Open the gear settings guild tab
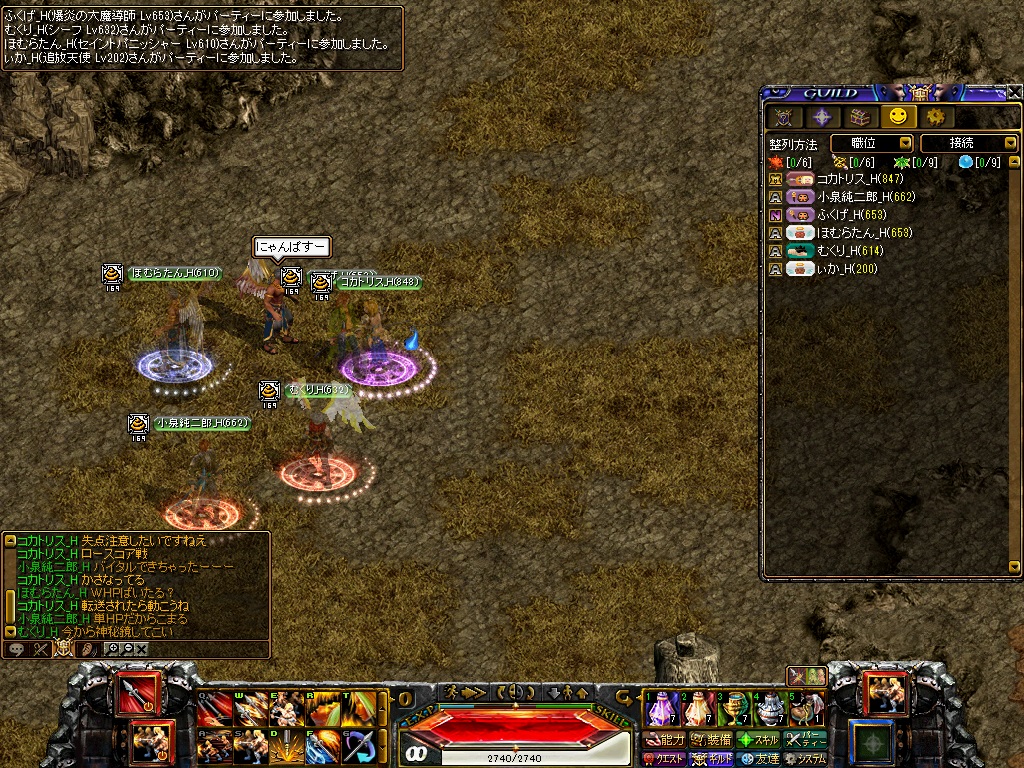This screenshot has width=1024, height=768. point(935,117)
